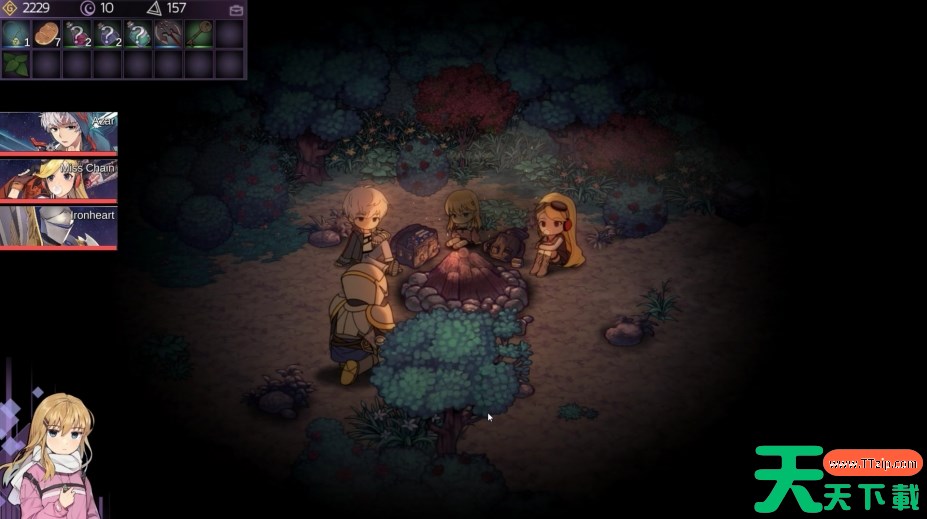This screenshot has height=519, width=927.
Task: Pick the unidentified teal potion slot
Action: [x=138, y=35]
